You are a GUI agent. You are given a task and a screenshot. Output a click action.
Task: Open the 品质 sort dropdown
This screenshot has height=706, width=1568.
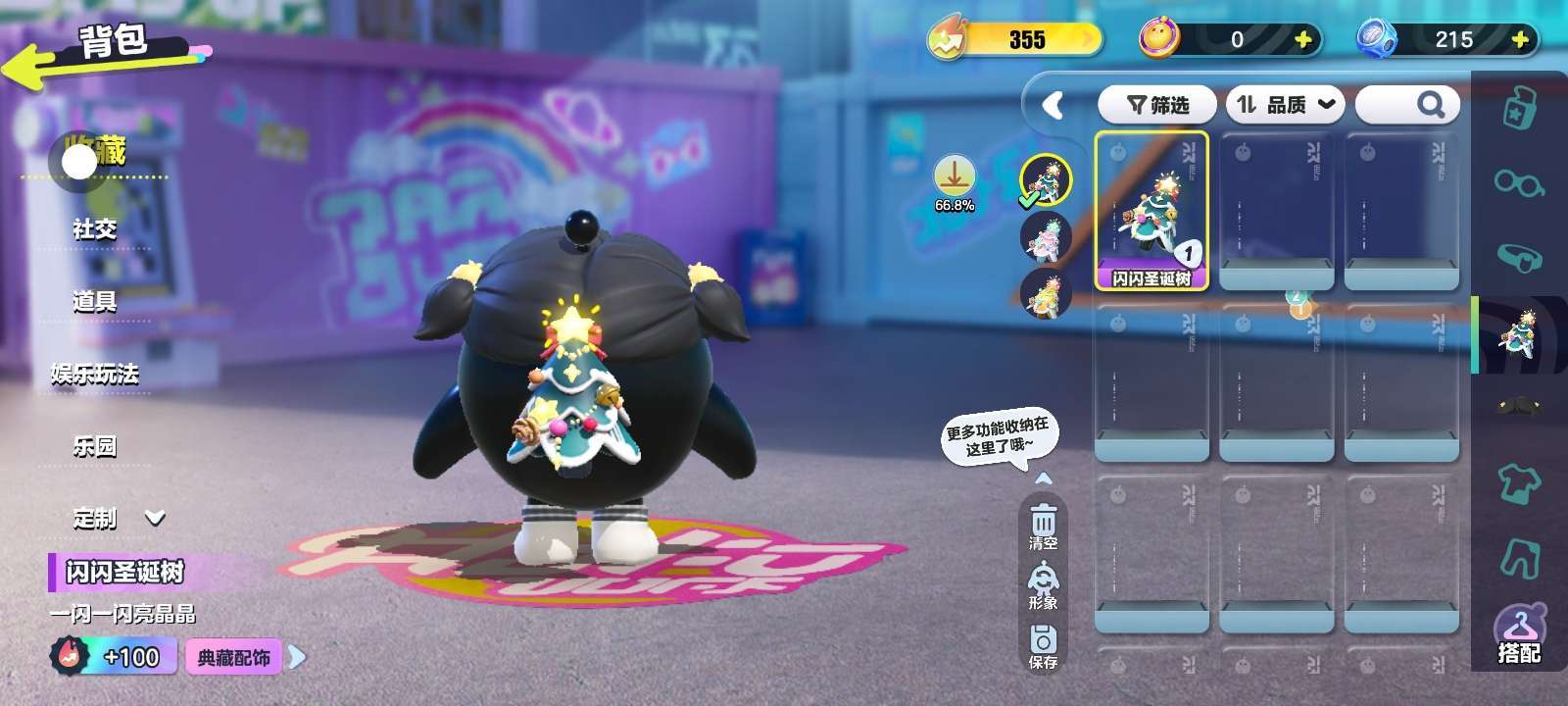1285,105
